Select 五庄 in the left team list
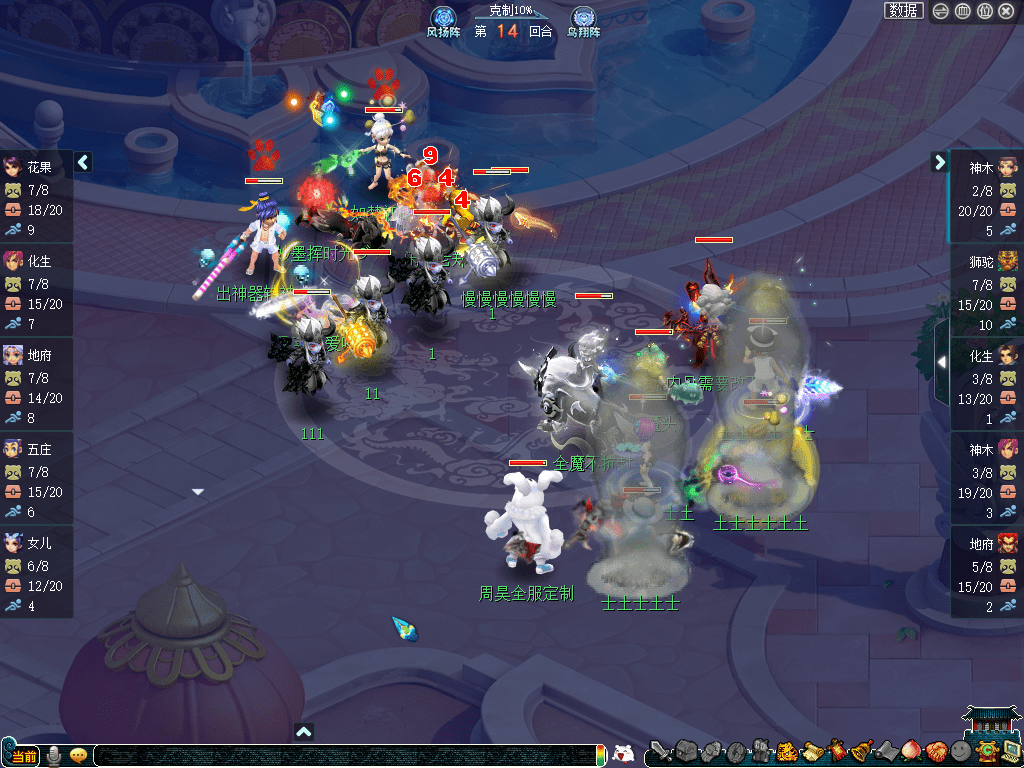Image resolution: width=1024 pixels, height=768 pixels. coord(37,448)
